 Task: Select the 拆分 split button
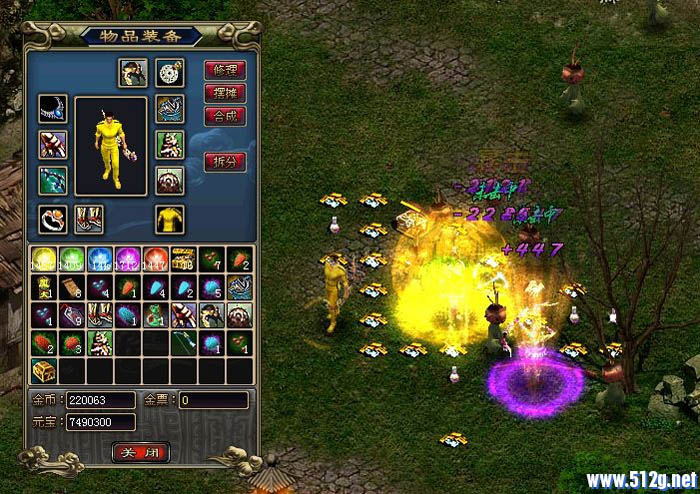(x=224, y=161)
